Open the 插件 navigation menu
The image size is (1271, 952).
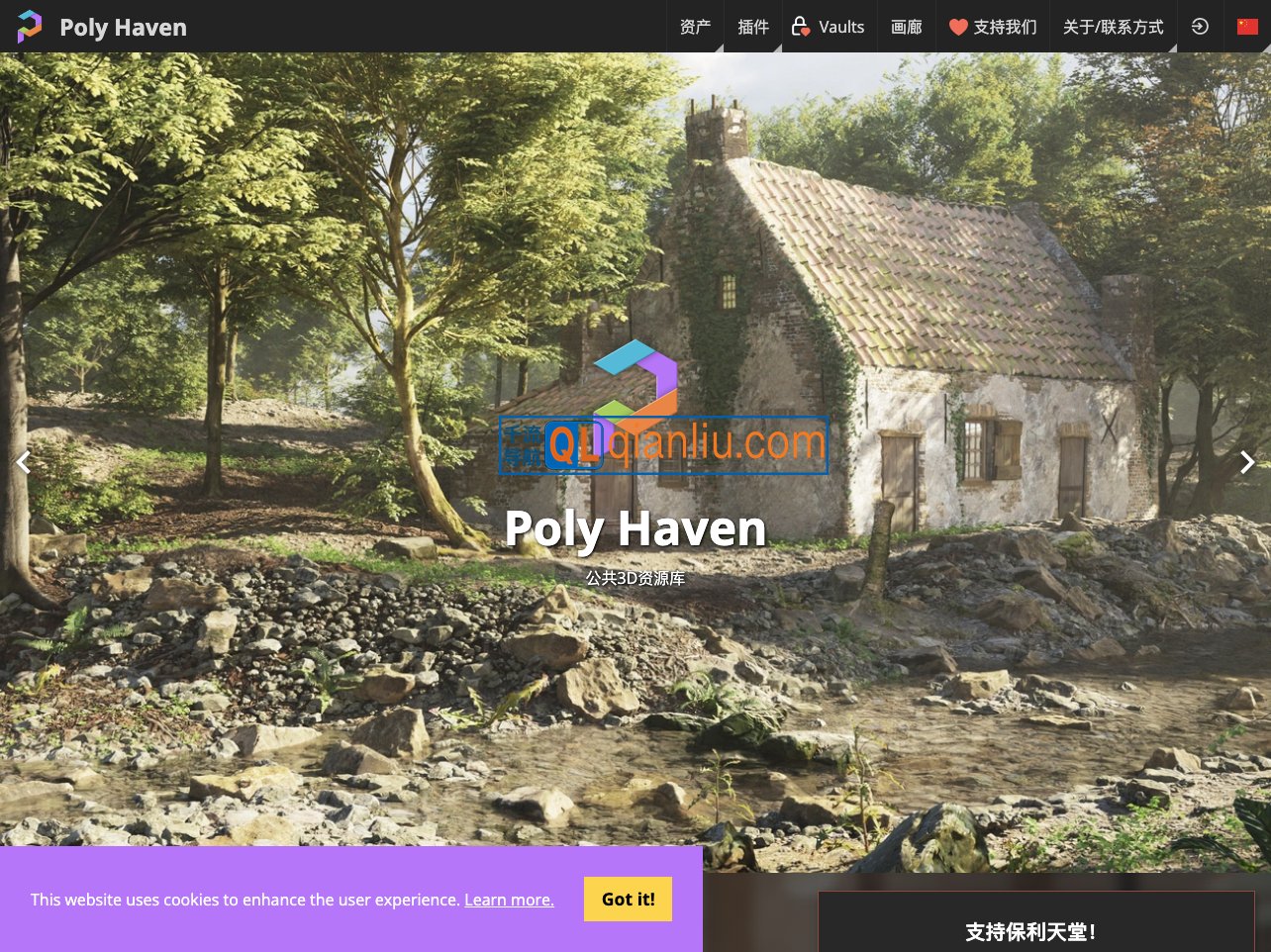pos(752,27)
